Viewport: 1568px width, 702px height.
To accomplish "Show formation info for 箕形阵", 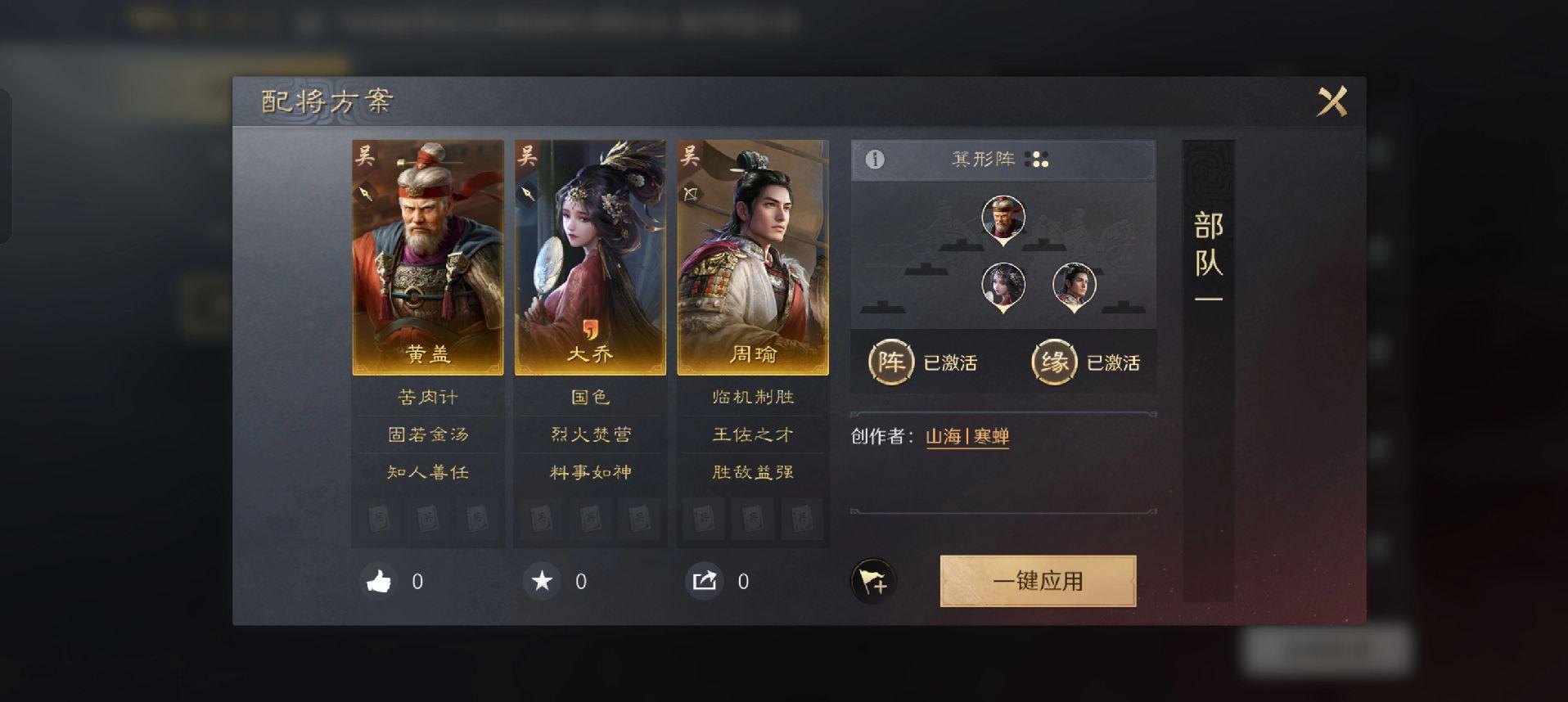I will point(875,160).
